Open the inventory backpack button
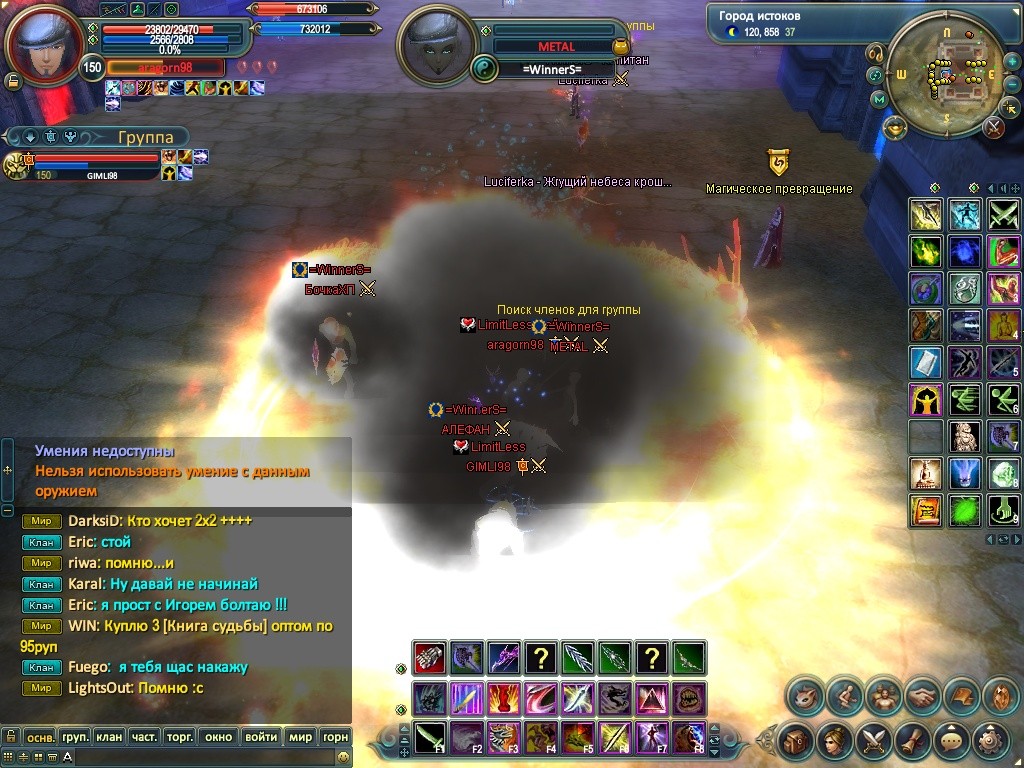Image resolution: width=1024 pixels, height=768 pixels. (796, 741)
